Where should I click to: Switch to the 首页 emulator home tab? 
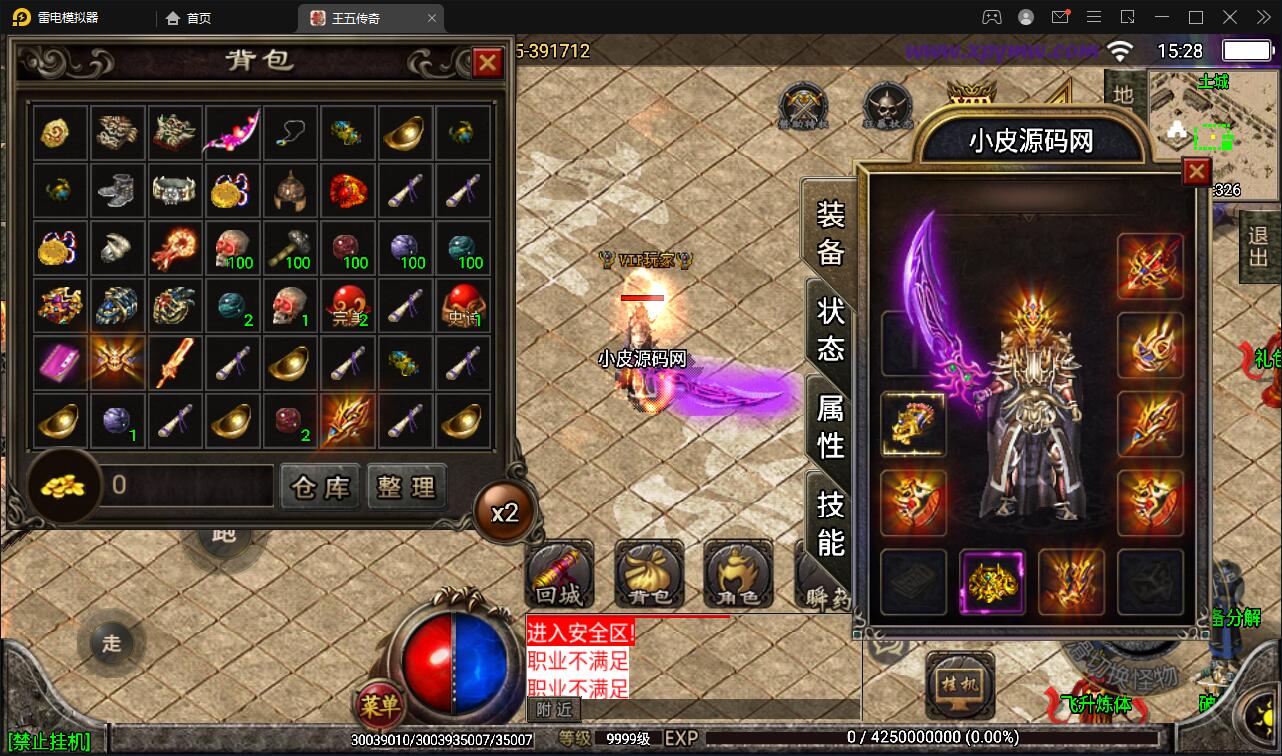[x=189, y=18]
